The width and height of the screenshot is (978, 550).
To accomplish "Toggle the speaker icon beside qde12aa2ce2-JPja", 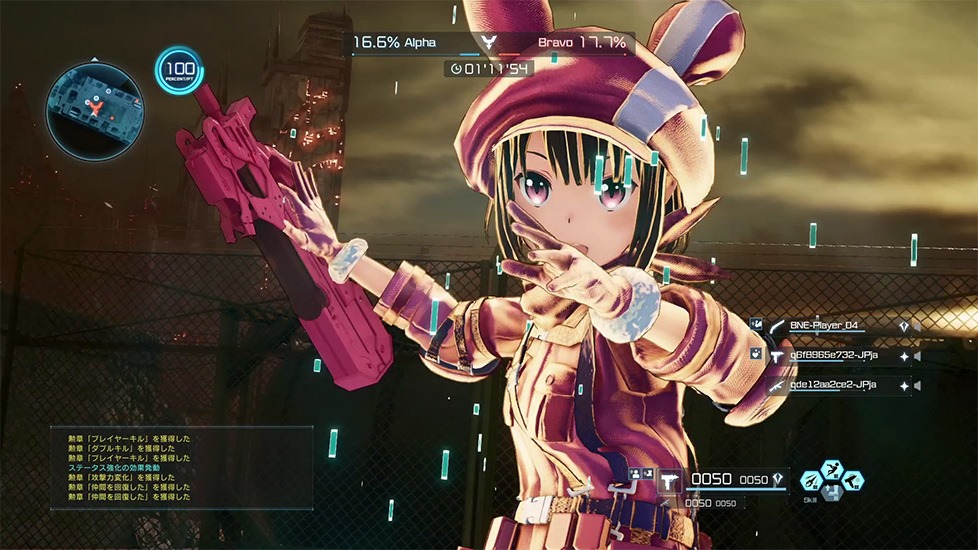I will click(917, 385).
